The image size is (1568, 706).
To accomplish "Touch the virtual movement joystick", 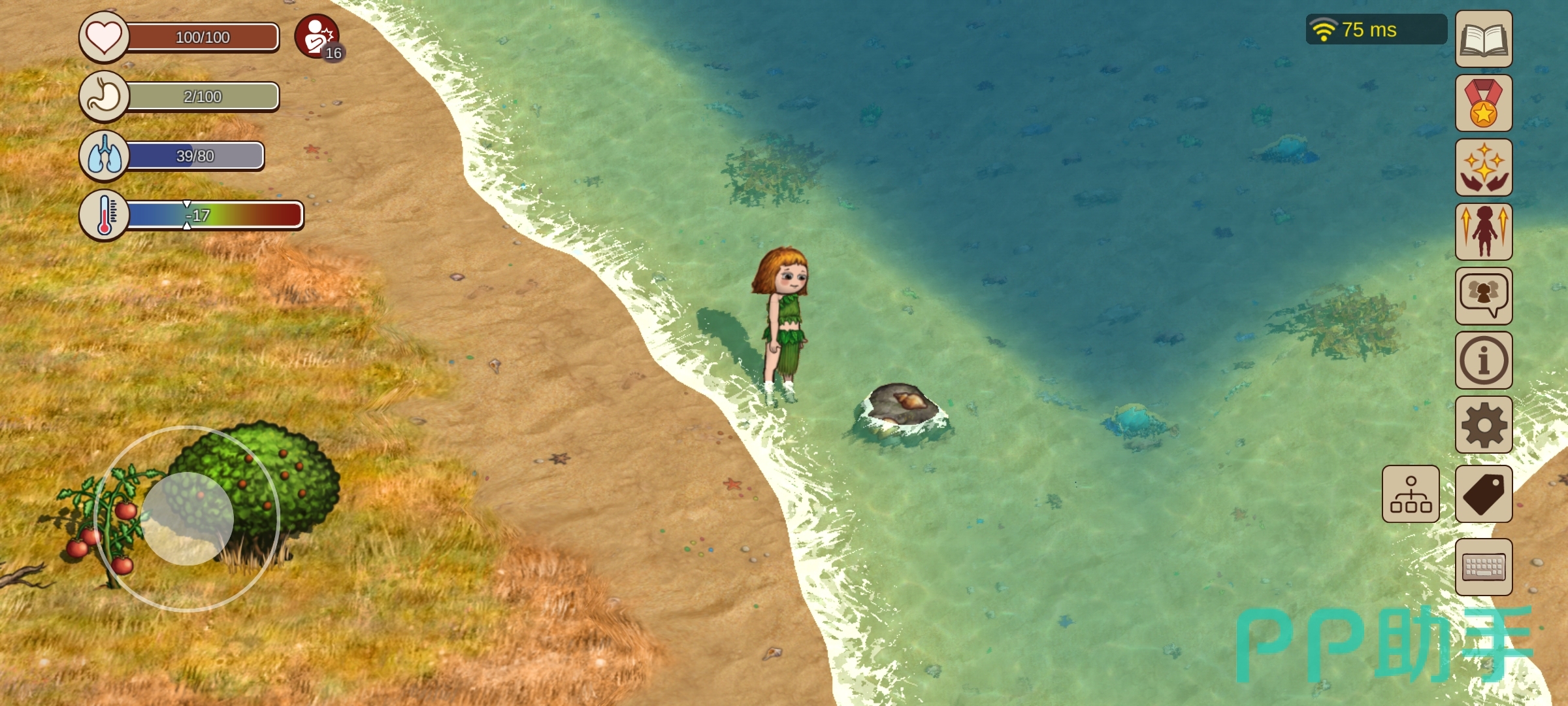I will point(188,518).
